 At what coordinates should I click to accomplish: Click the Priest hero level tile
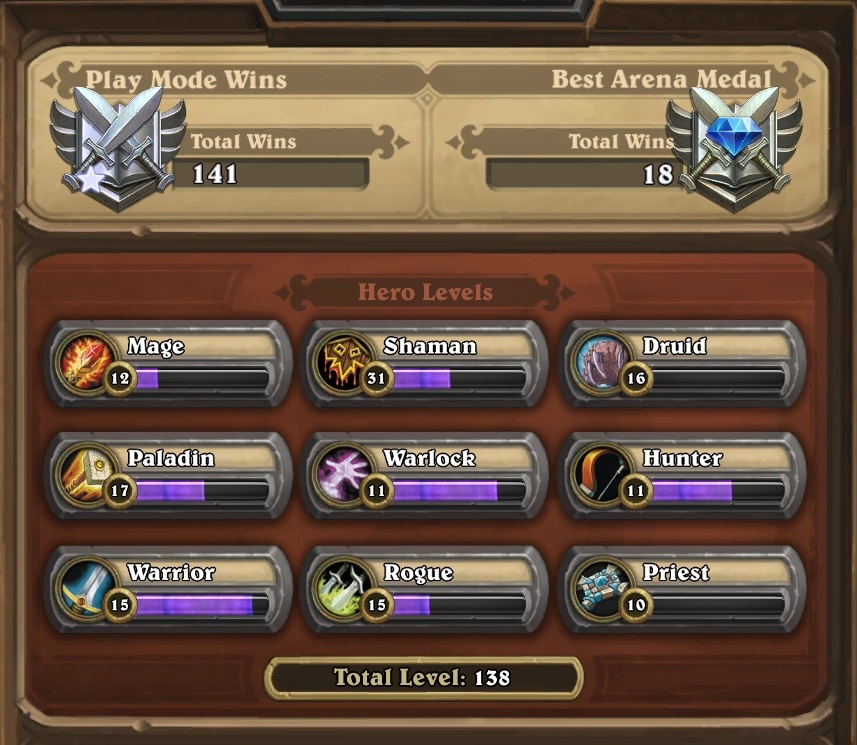click(x=681, y=590)
